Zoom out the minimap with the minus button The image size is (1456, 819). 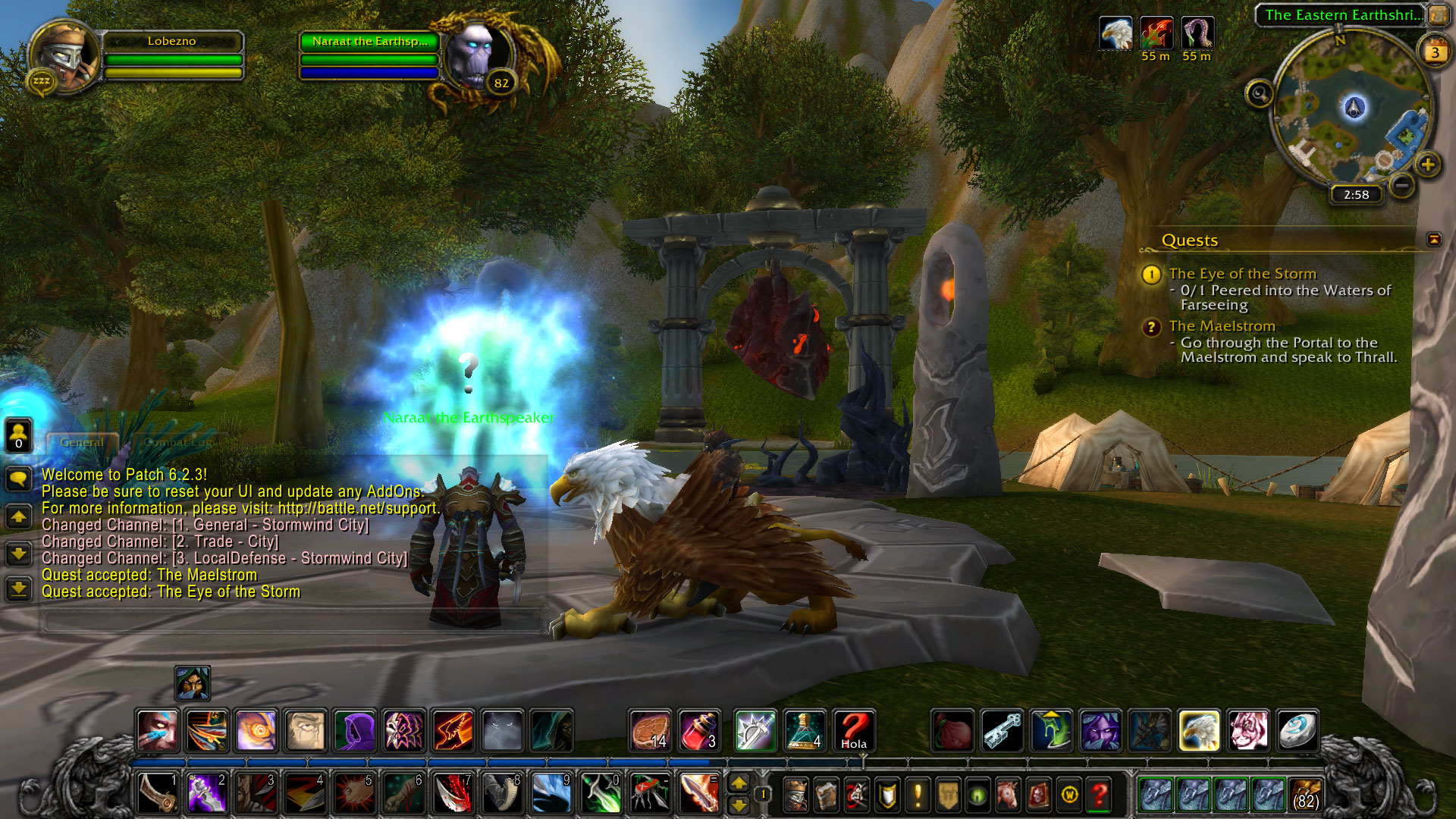pyautogui.click(x=1403, y=184)
